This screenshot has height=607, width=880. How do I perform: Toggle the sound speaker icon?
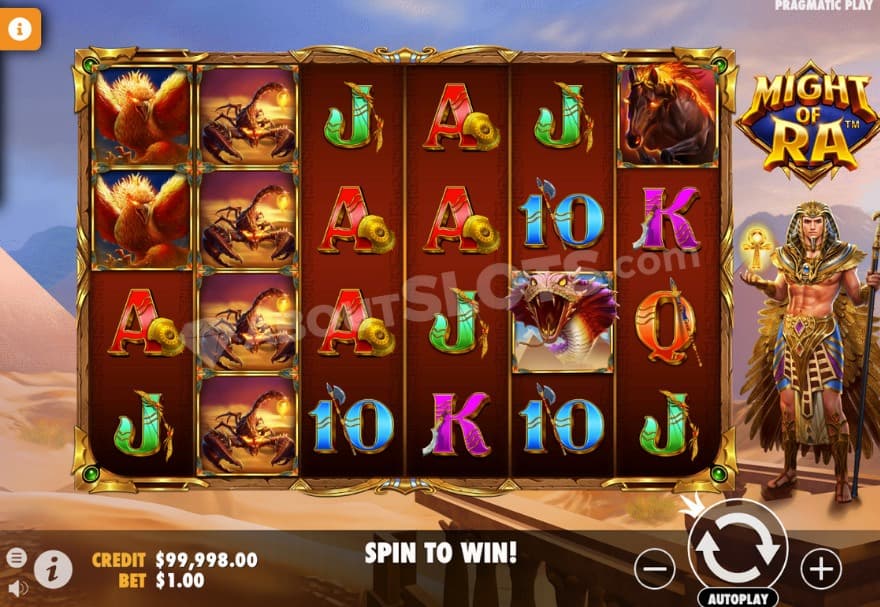pos(17,587)
